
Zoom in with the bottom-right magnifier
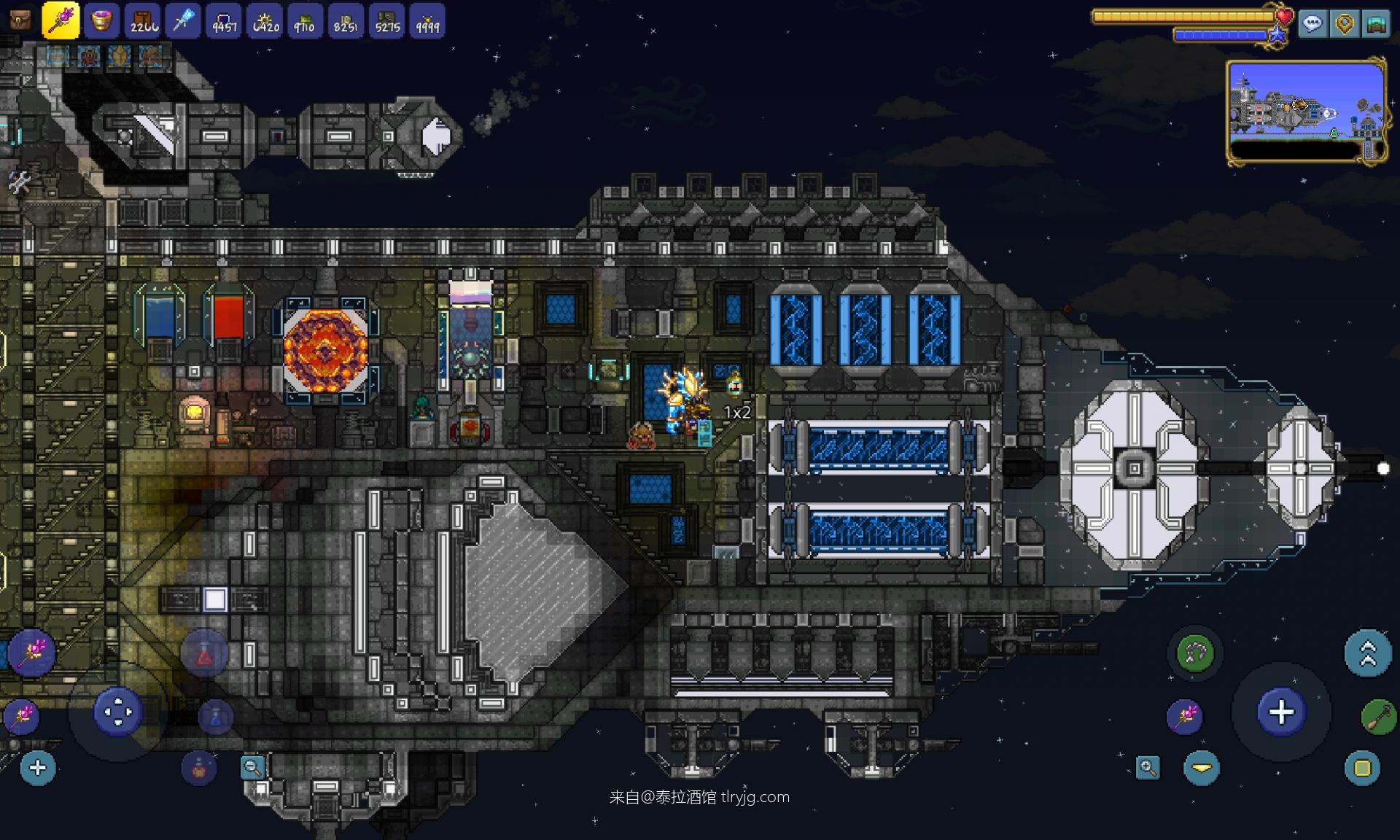pyautogui.click(x=1148, y=767)
